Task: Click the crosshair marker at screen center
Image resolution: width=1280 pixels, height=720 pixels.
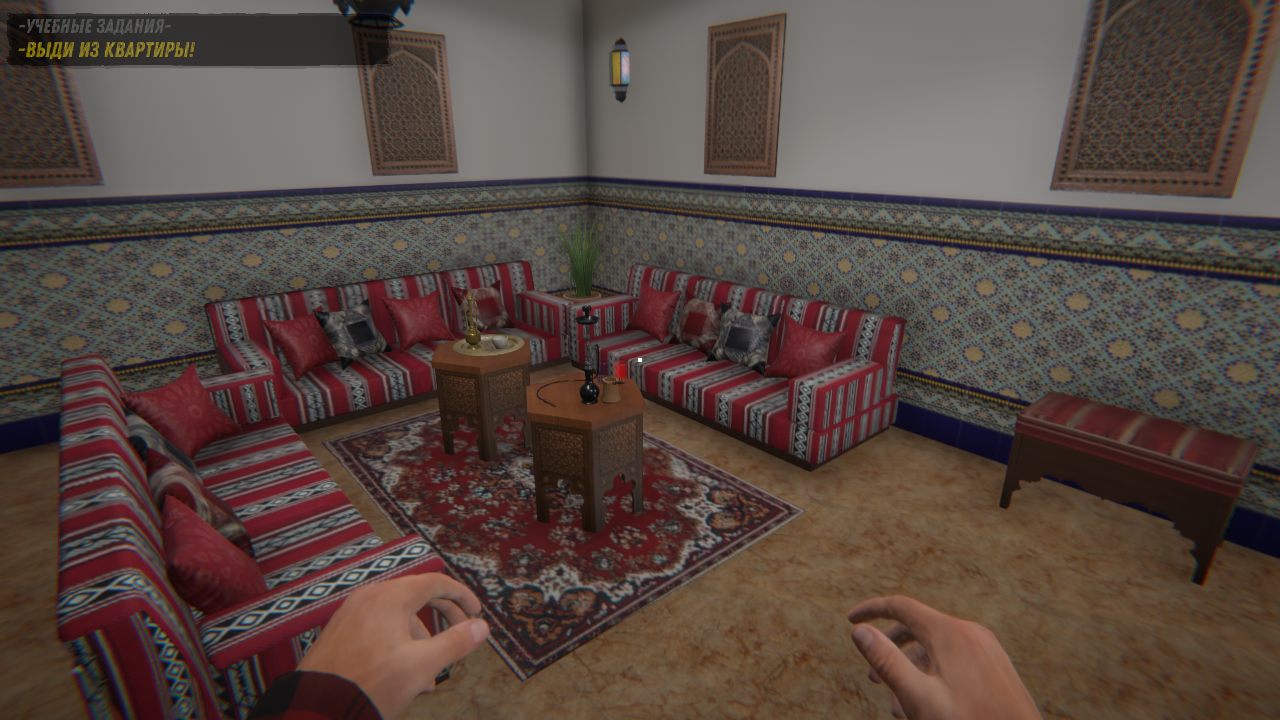Action: (x=640, y=360)
